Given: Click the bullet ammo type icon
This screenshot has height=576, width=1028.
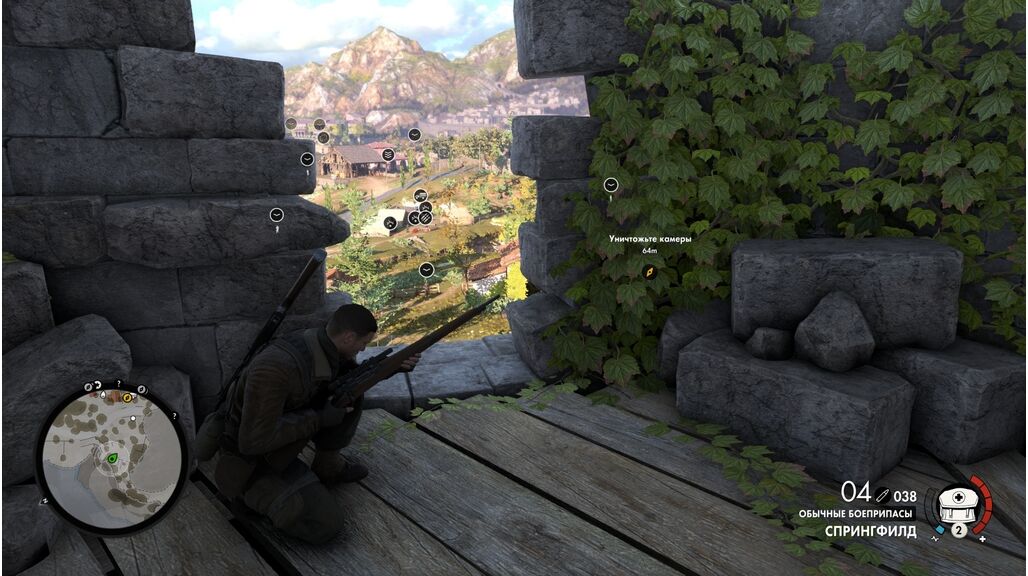Looking at the screenshot, I should coord(884,494).
